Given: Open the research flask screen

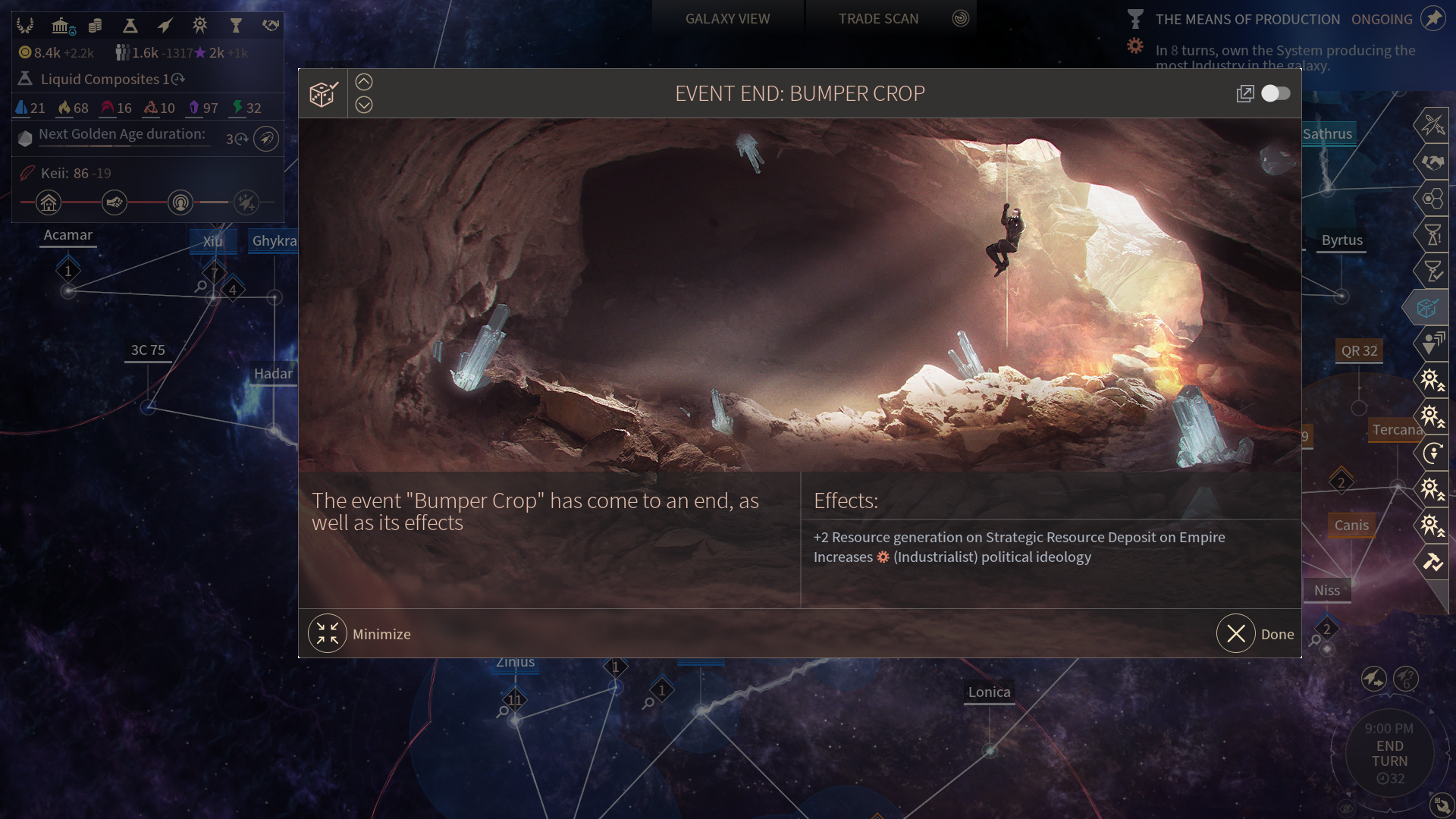Looking at the screenshot, I should (130, 26).
